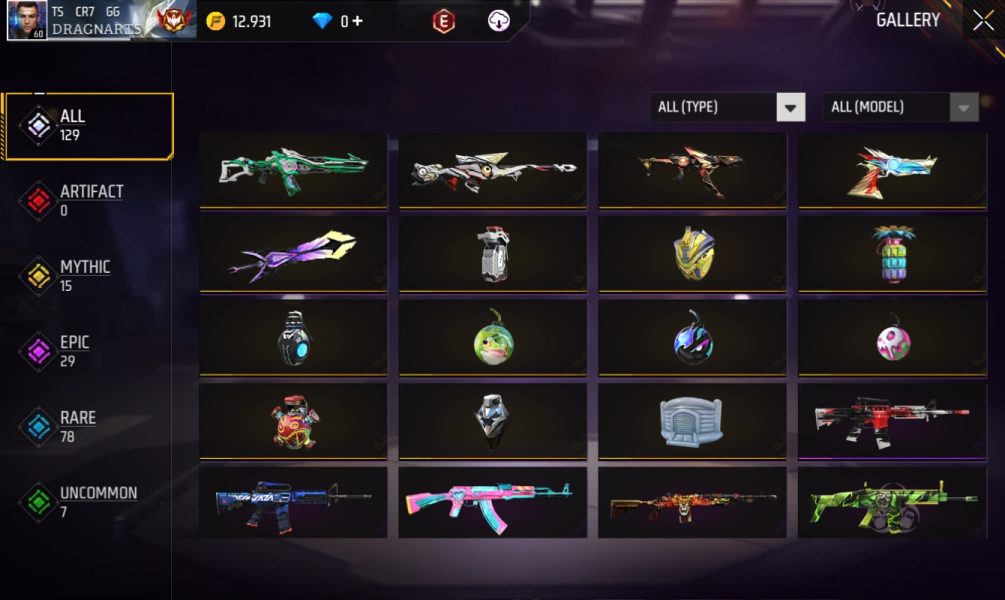Choose the golden backpack skin
Screen dimensions: 1005x600
coord(692,254)
